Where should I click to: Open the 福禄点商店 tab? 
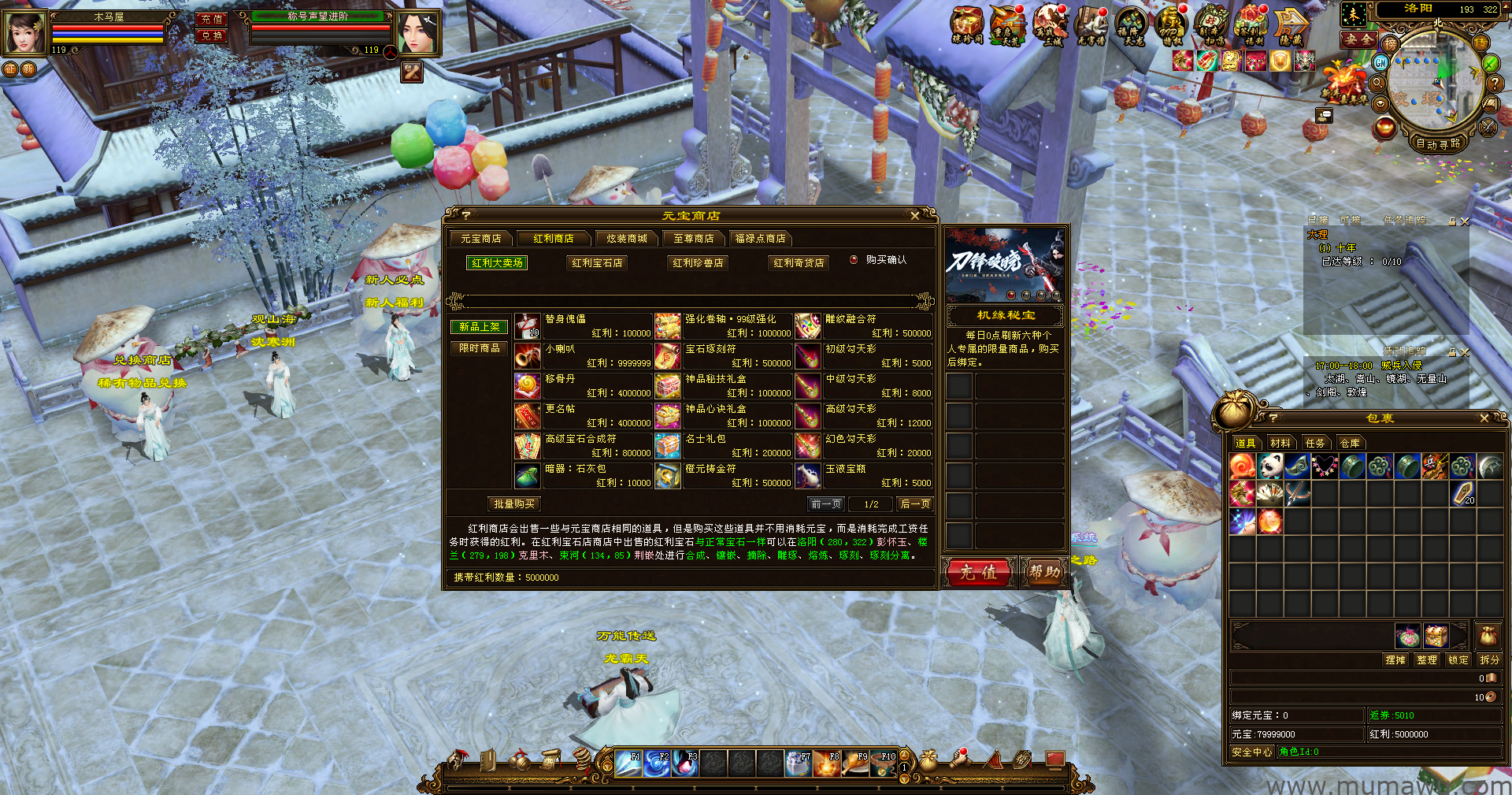(760, 239)
